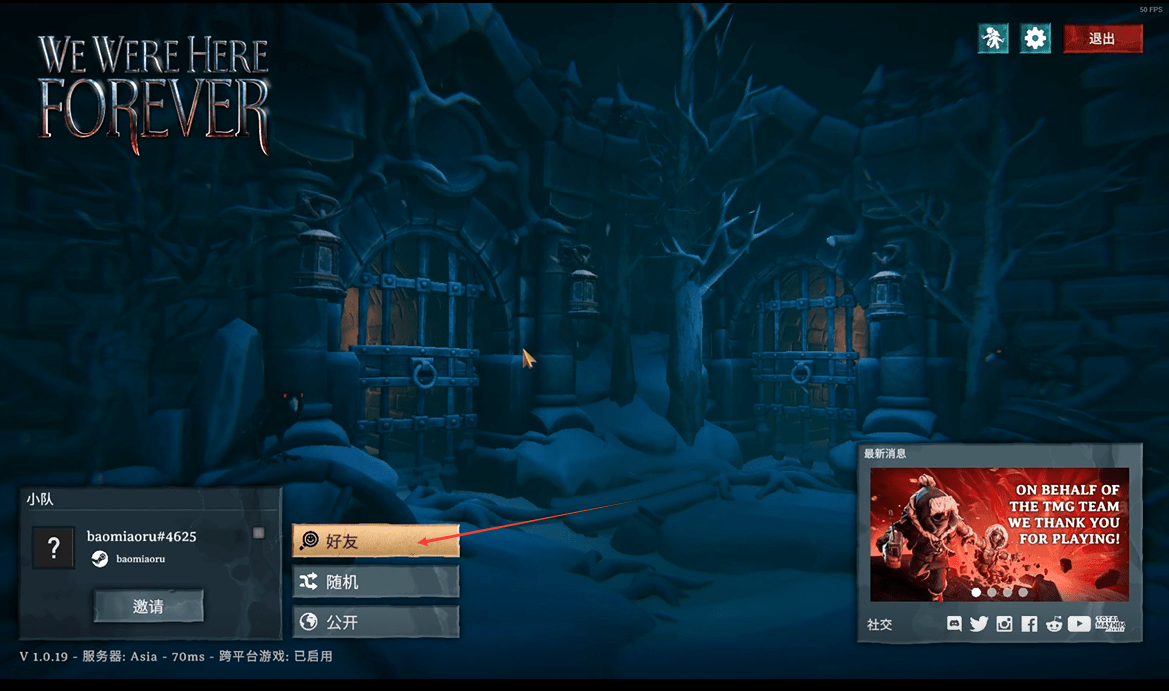Image resolution: width=1169 pixels, height=691 pixels.
Task: Open the character customization icon
Action: click(993, 39)
